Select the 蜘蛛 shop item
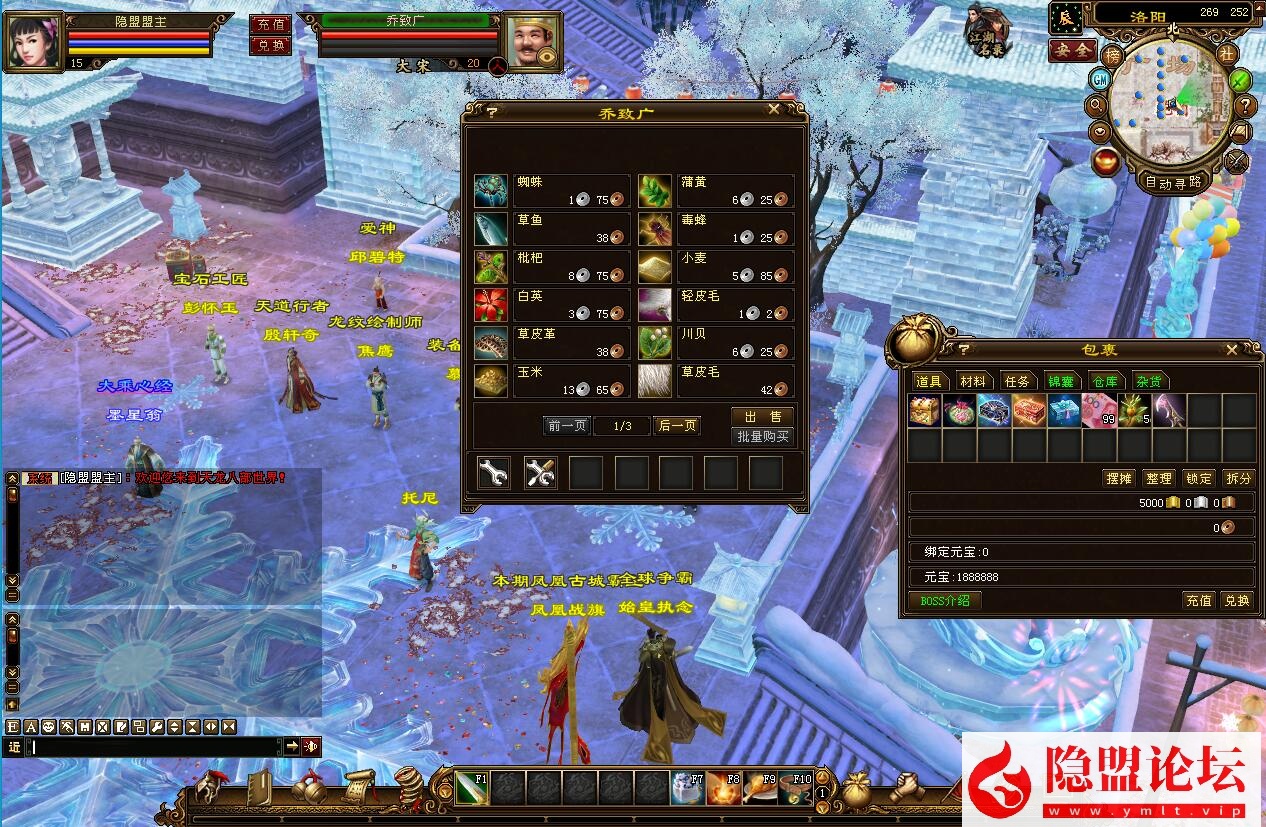 pyautogui.click(x=552, y=190)
